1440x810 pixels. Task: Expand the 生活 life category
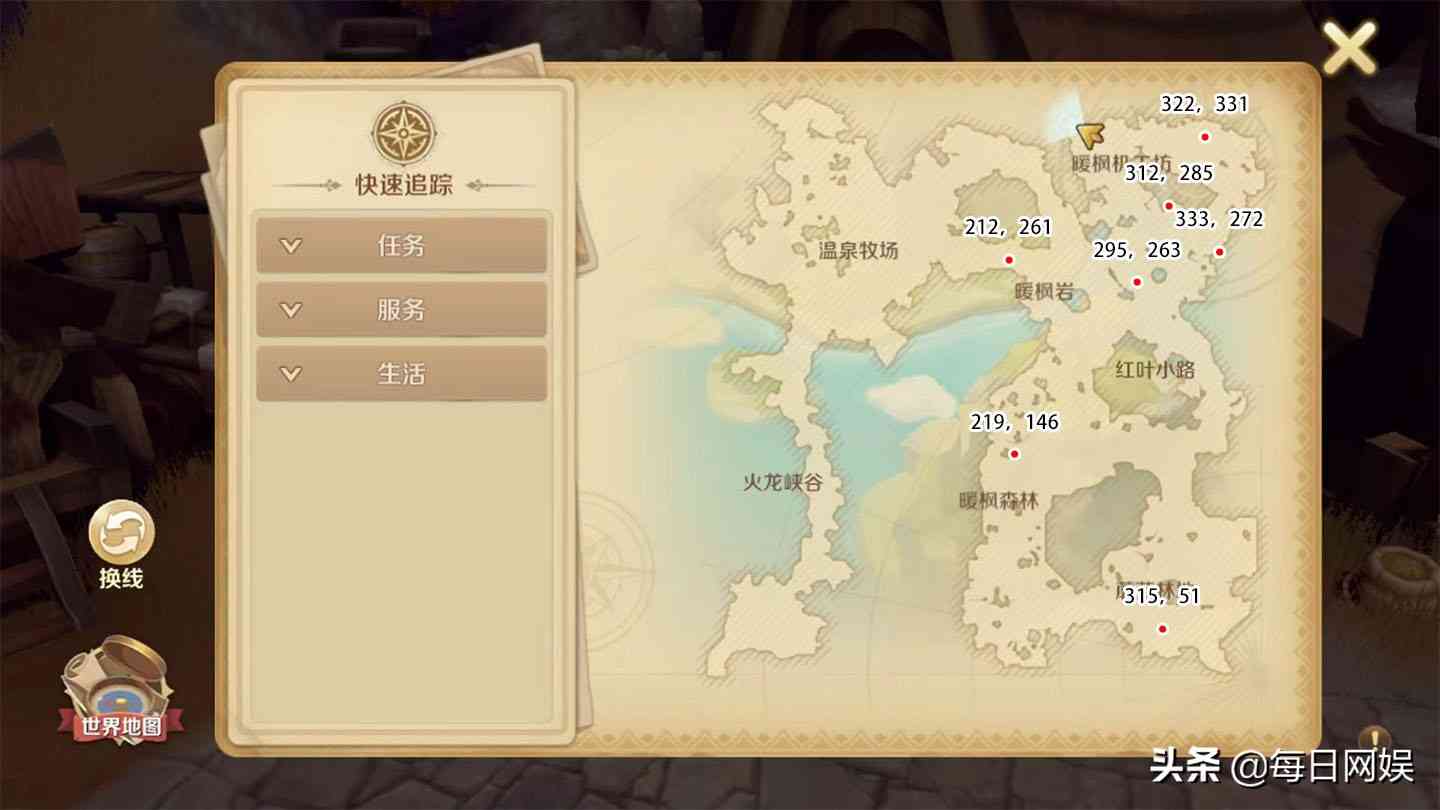(x=403, y=374)
